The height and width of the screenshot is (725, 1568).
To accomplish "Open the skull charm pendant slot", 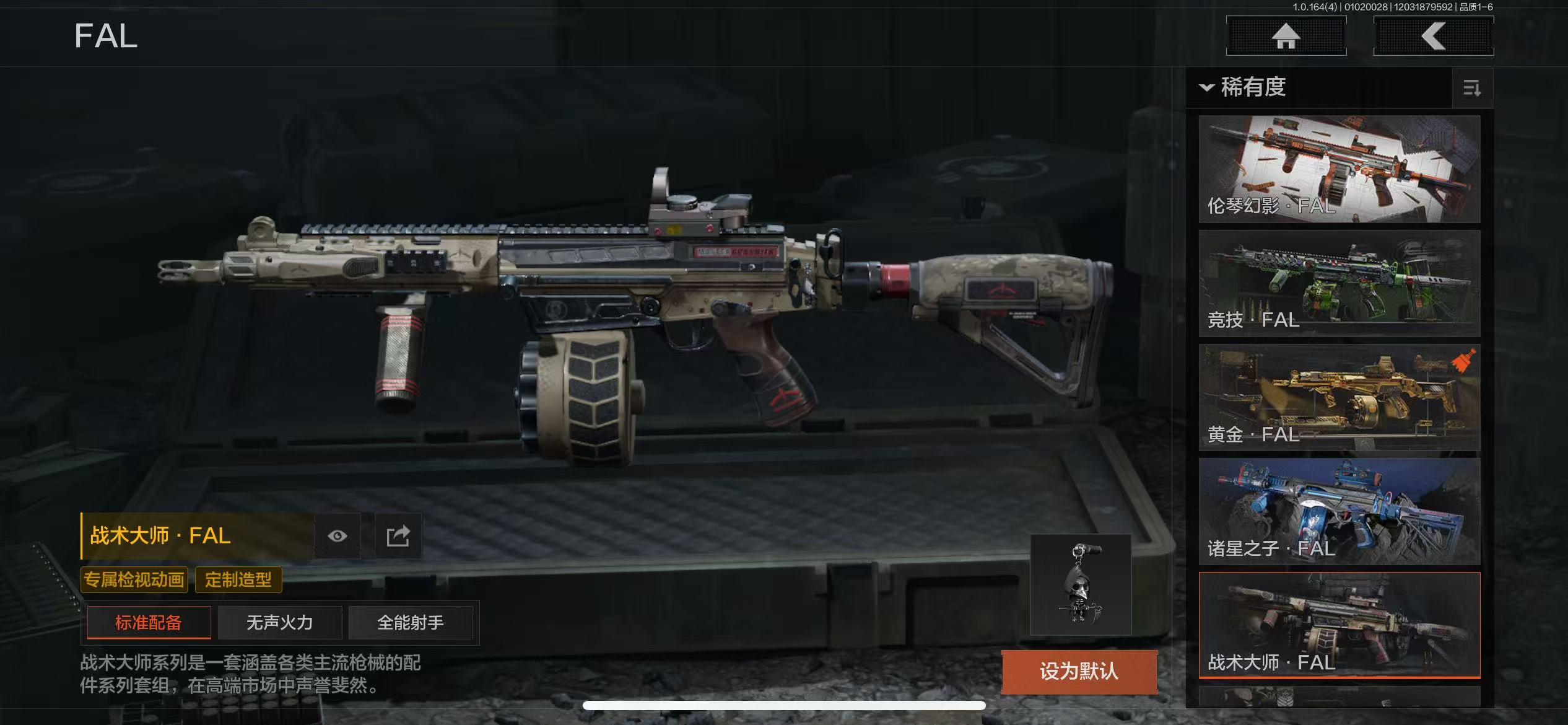I will [x=1081, y=584].
